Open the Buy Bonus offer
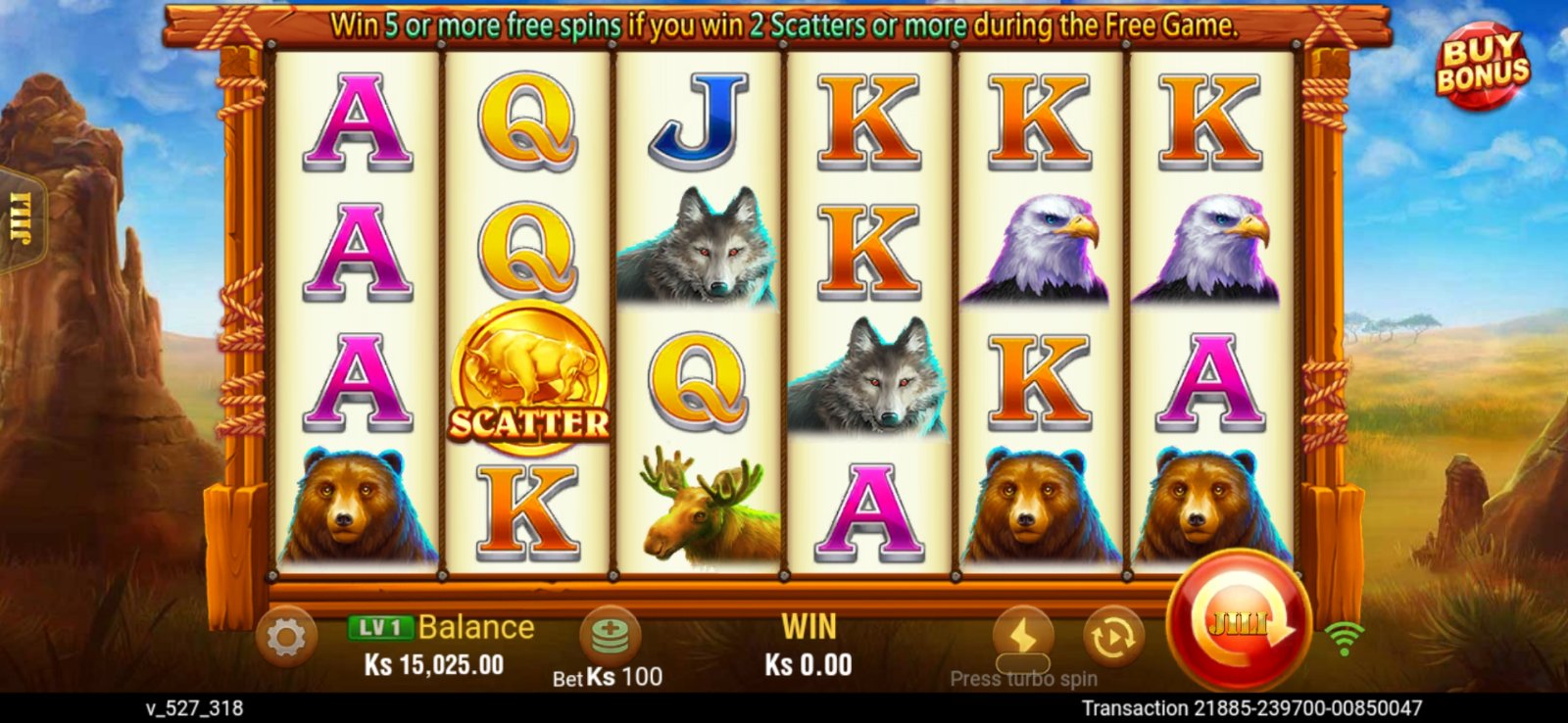 (x=1482, y=65)
